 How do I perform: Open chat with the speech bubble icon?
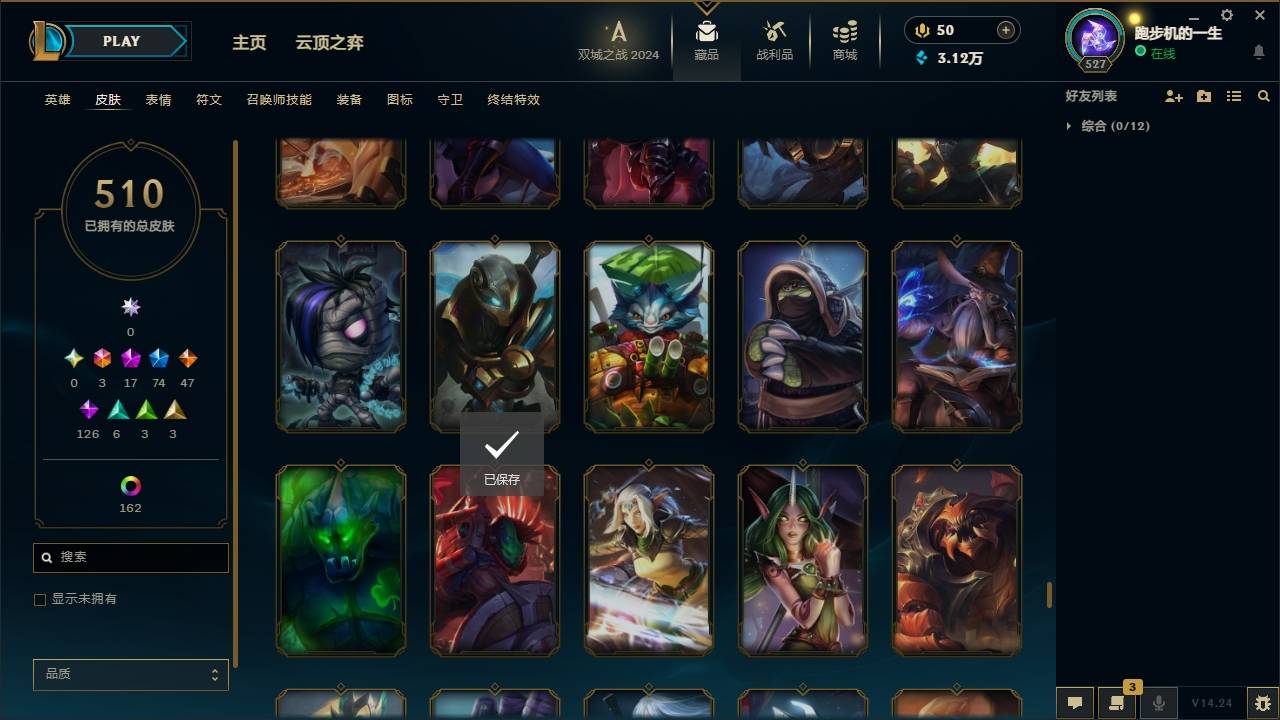tap(1074, 703)
